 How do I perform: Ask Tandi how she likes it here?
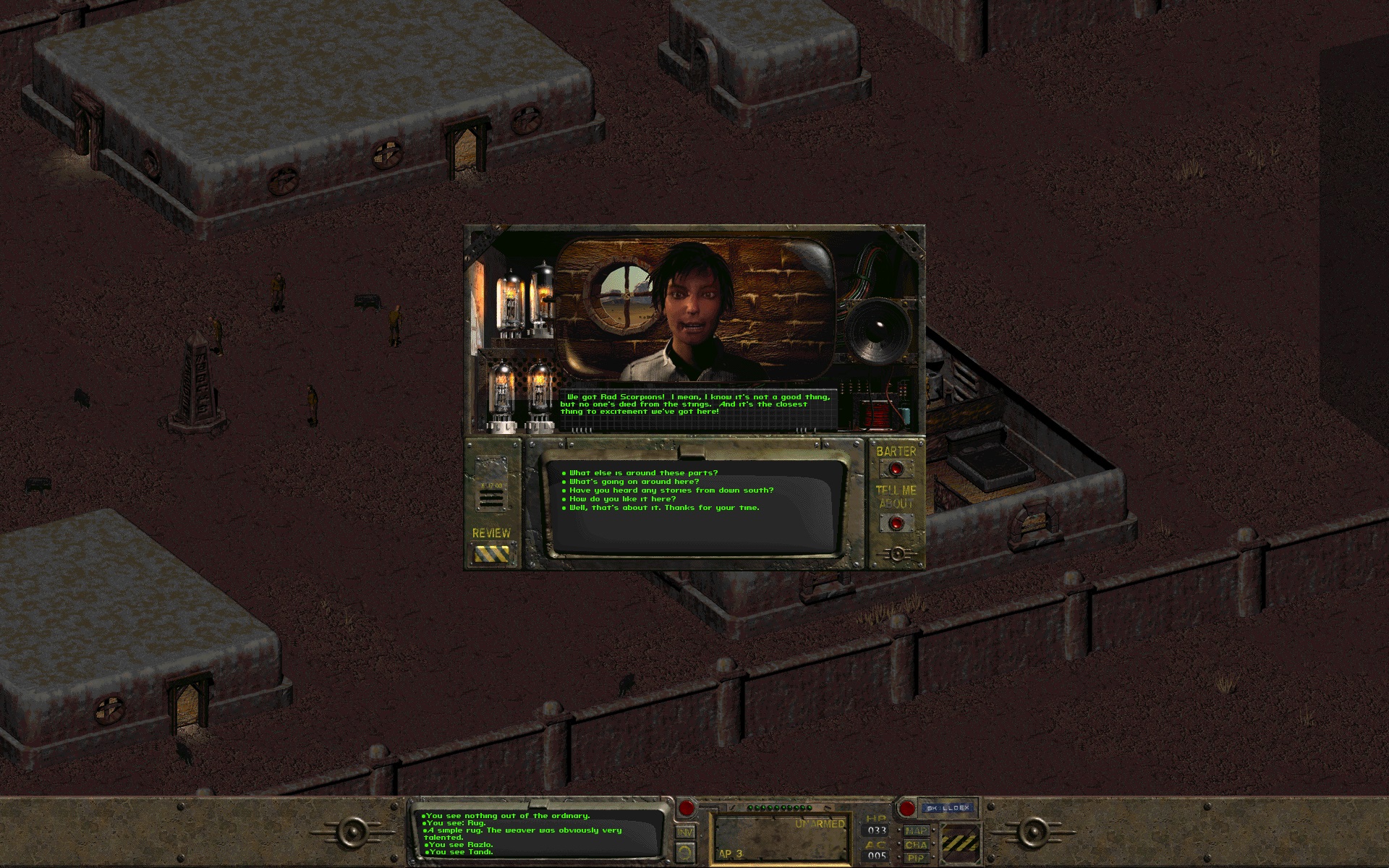[x=622, y=498]
